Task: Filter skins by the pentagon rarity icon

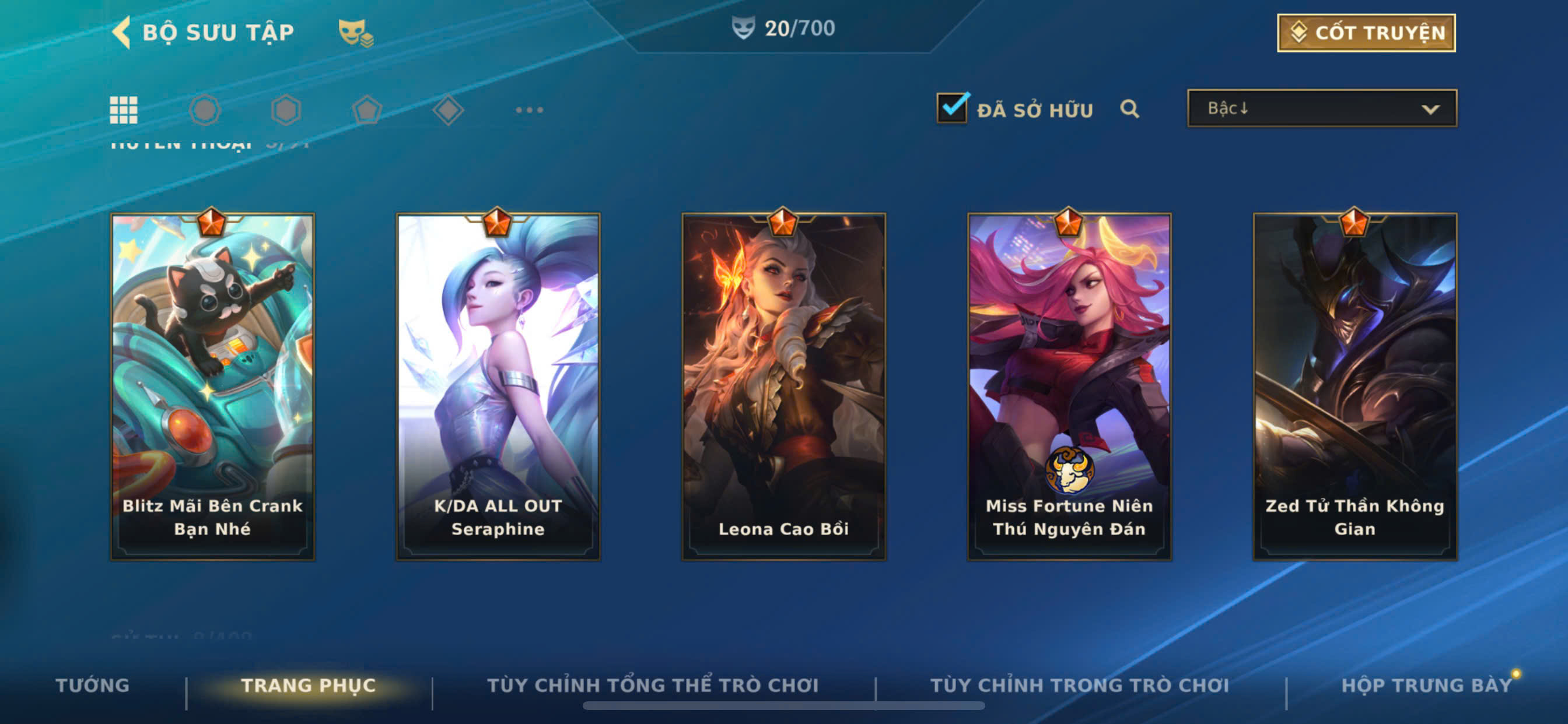Action: pos(367,110)
